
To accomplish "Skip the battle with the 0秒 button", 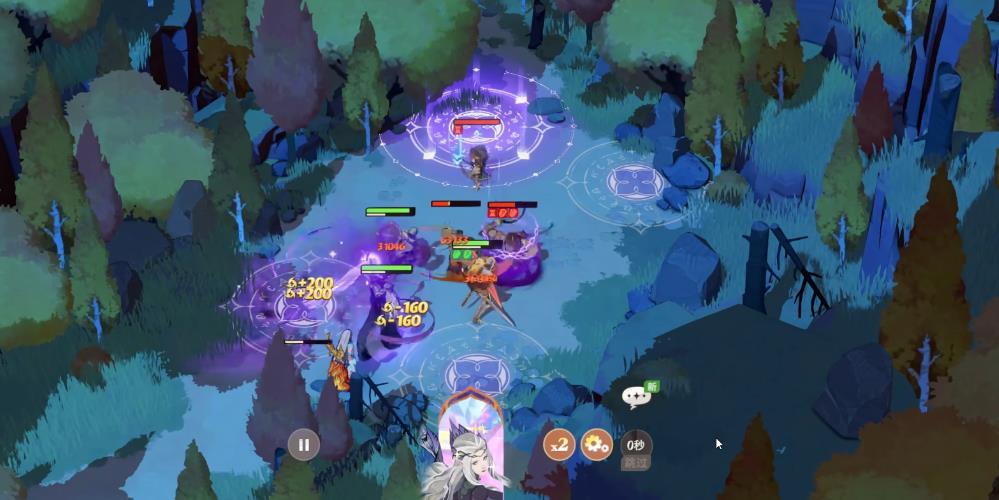I will coord(635,447).
